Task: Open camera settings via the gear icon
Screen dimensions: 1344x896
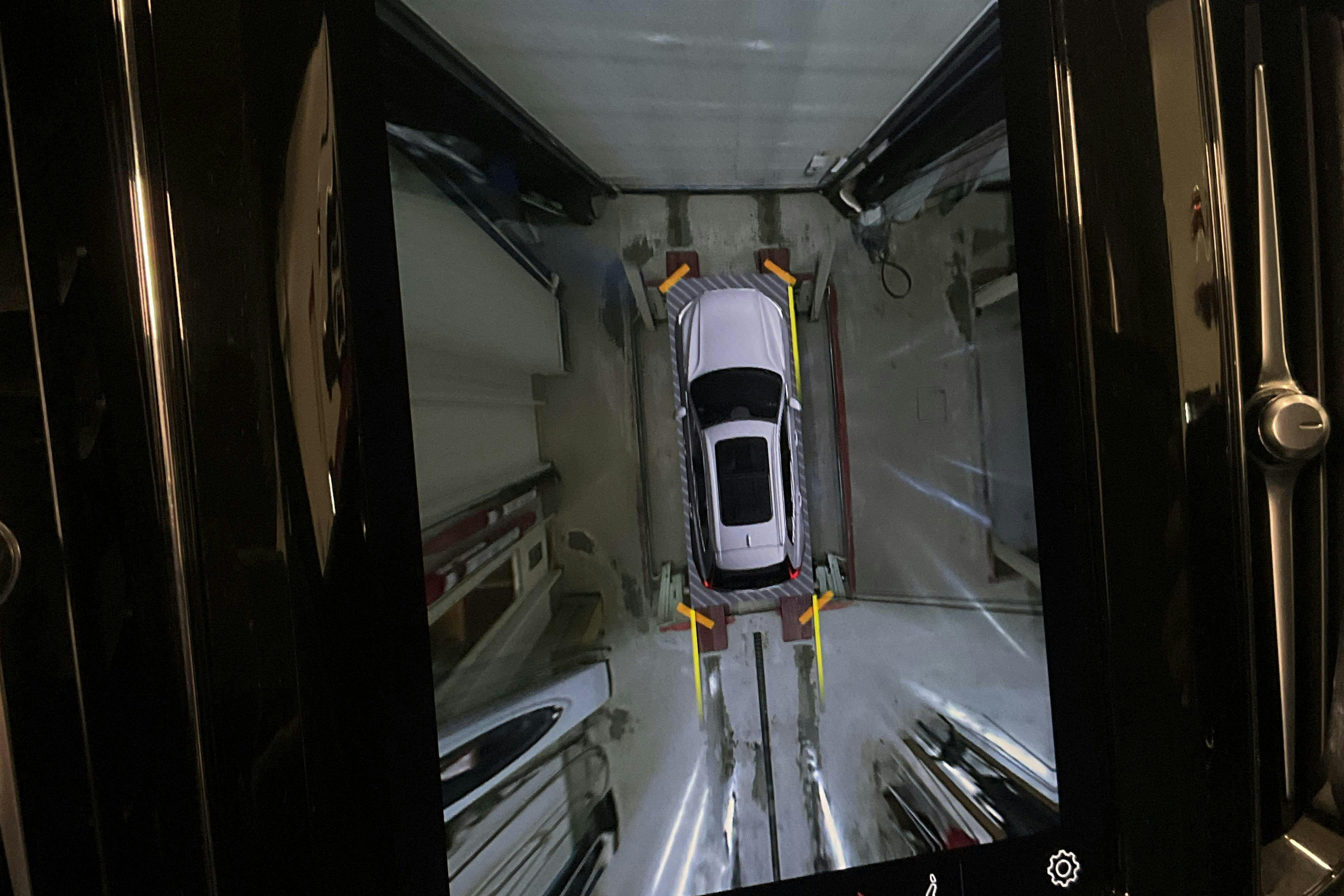Action: tap(1063, 869)
